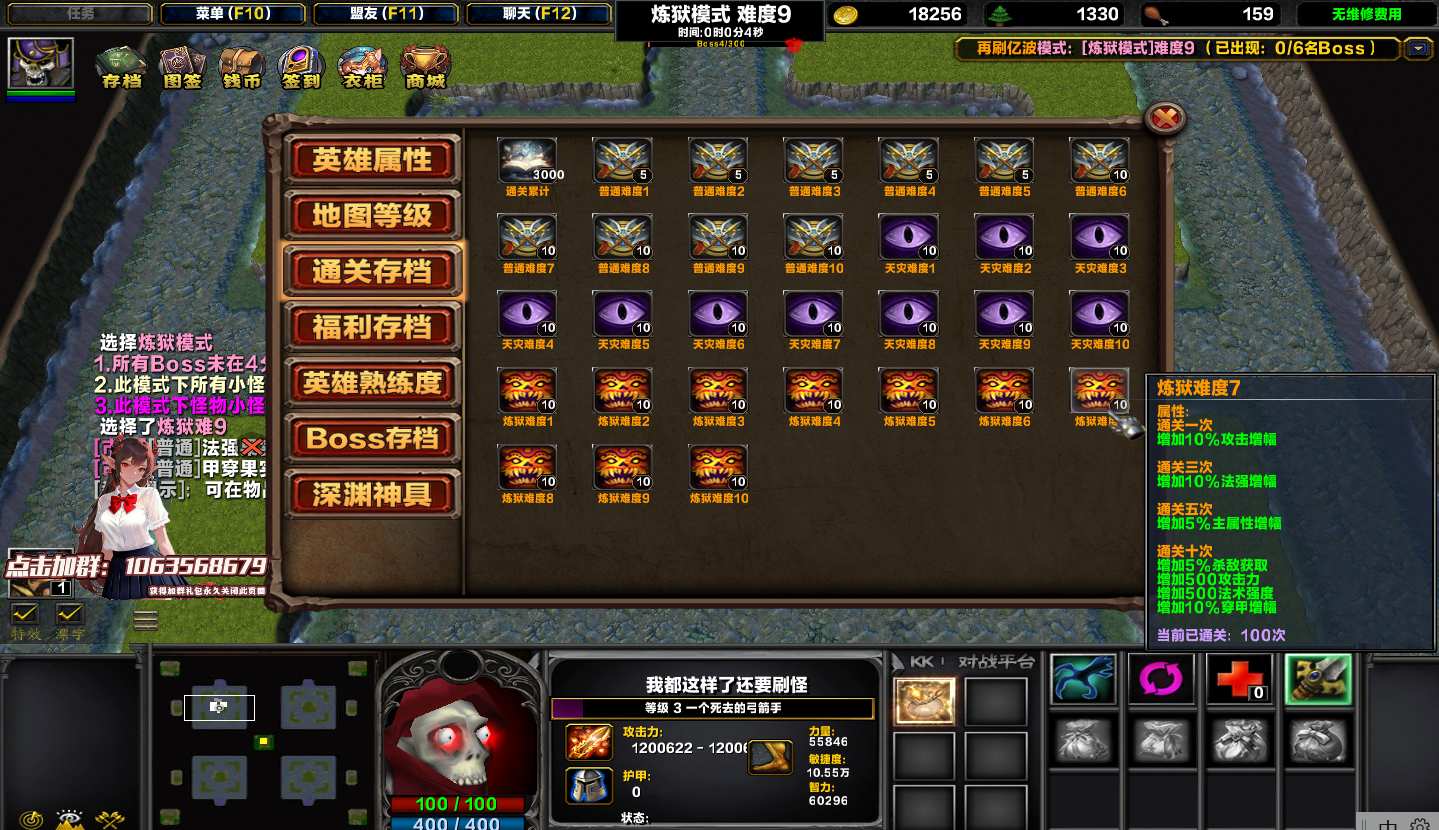Click the minimap
The width and height of the screenshot is (1439, 830).
[265, 740]
